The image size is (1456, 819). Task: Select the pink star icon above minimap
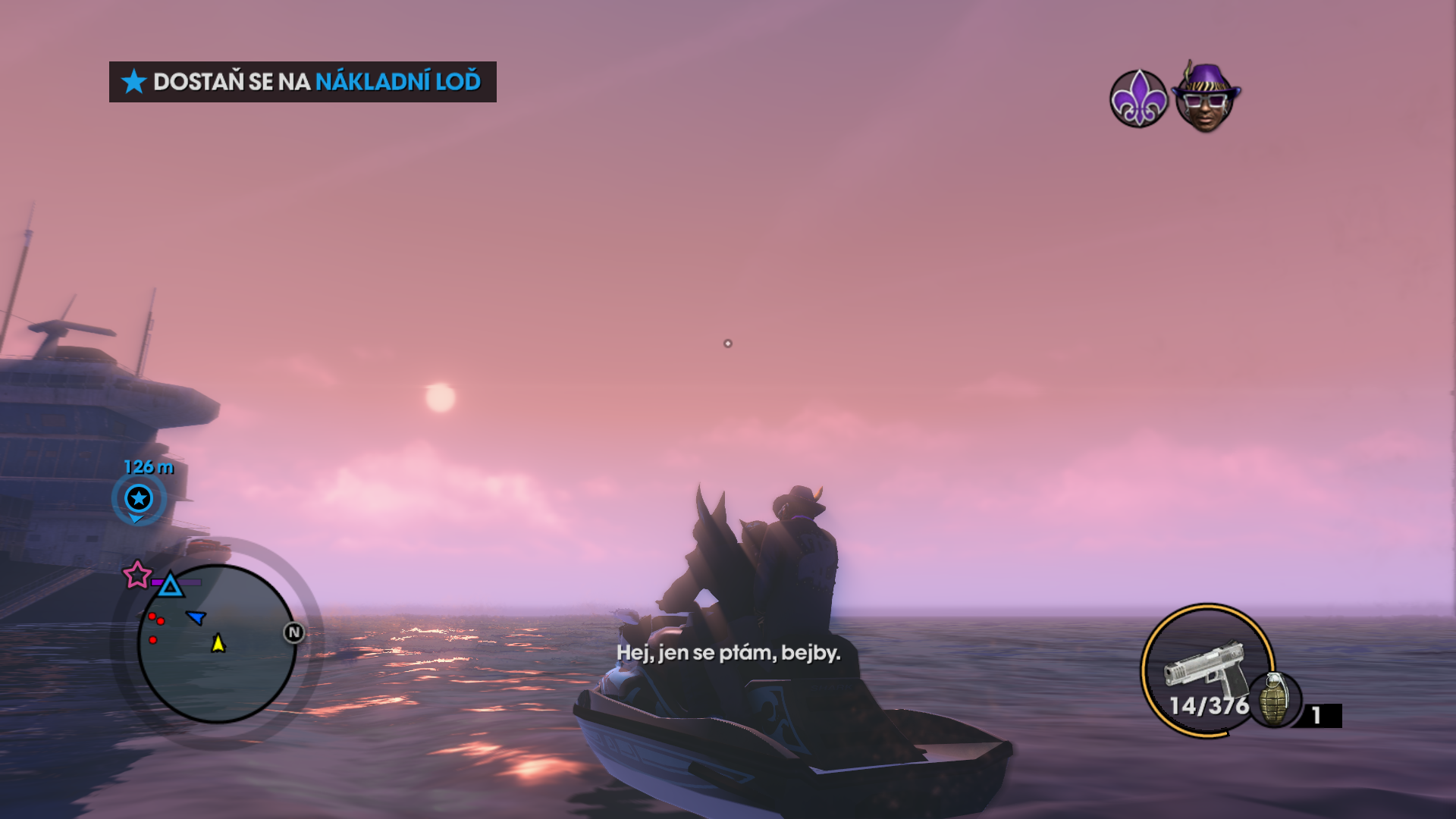[x=137, y=575]
